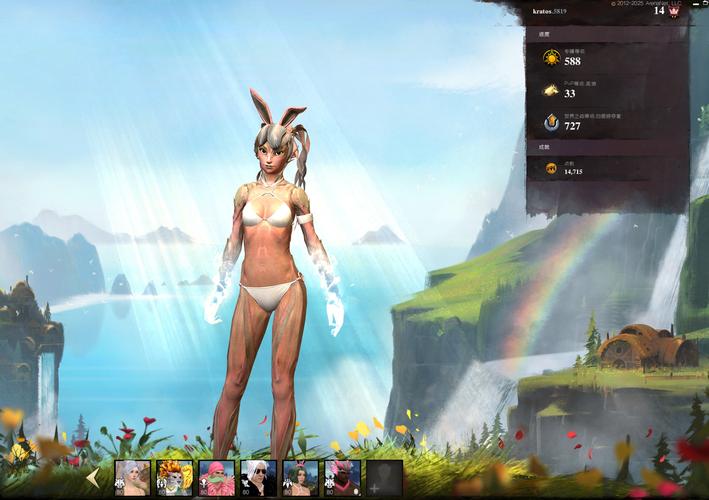Click the World vs World rank icon
This screenshot has height=500, width=709.
(551, 122)
